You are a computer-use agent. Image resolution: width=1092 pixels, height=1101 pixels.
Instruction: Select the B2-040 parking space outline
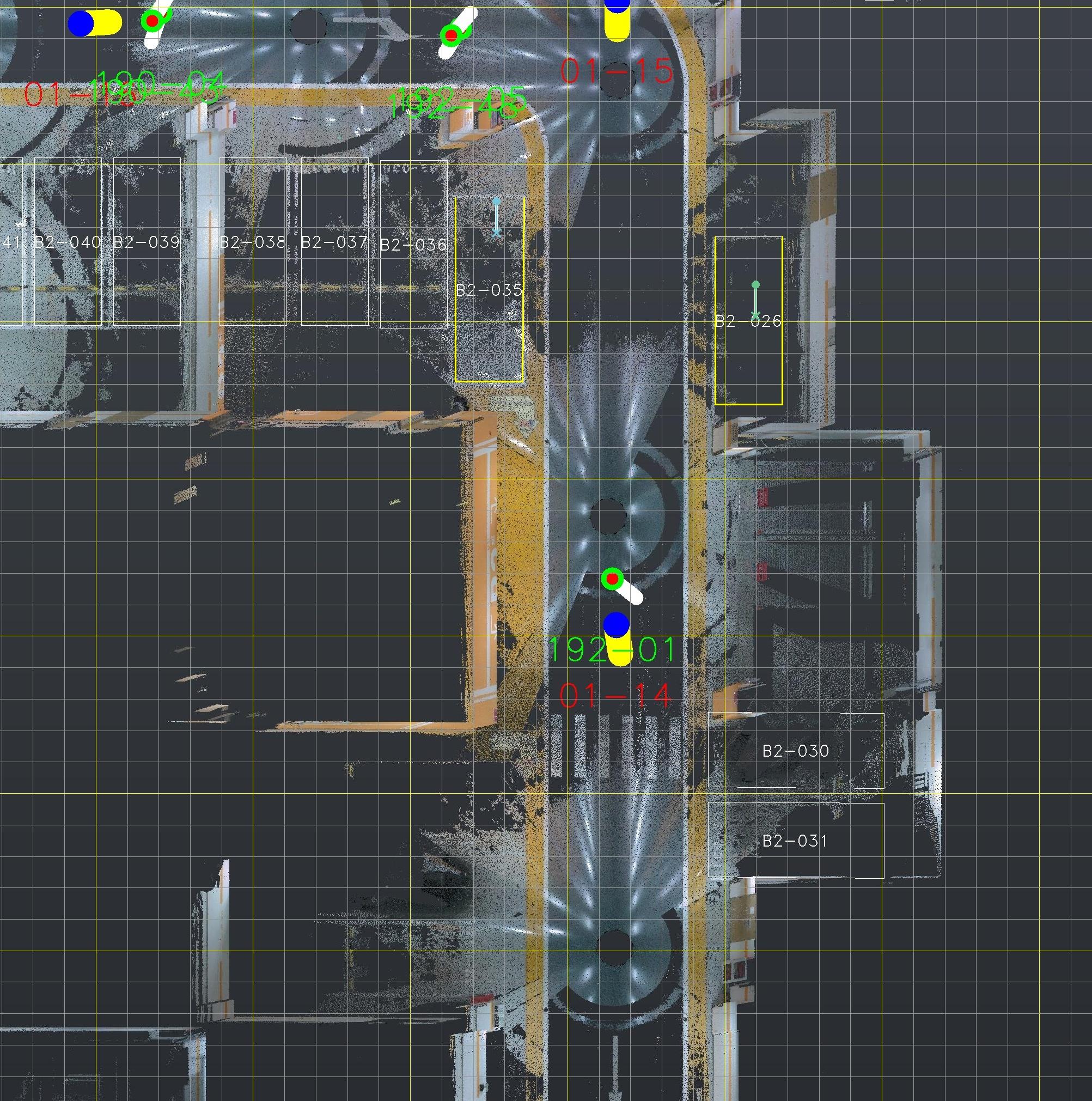(x=68, y=285)
